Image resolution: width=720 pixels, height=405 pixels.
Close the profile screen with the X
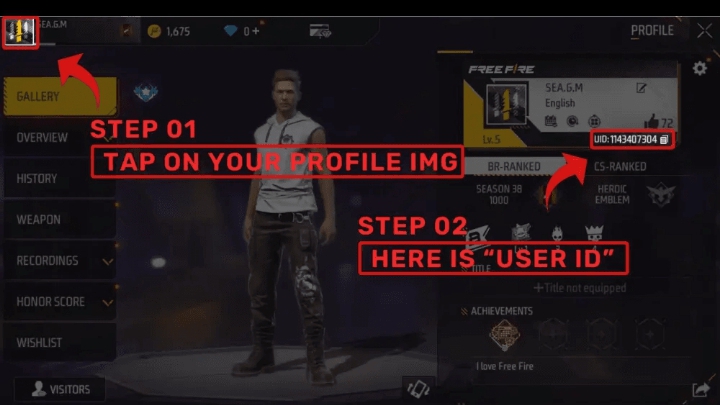click(x=704, y=31)
